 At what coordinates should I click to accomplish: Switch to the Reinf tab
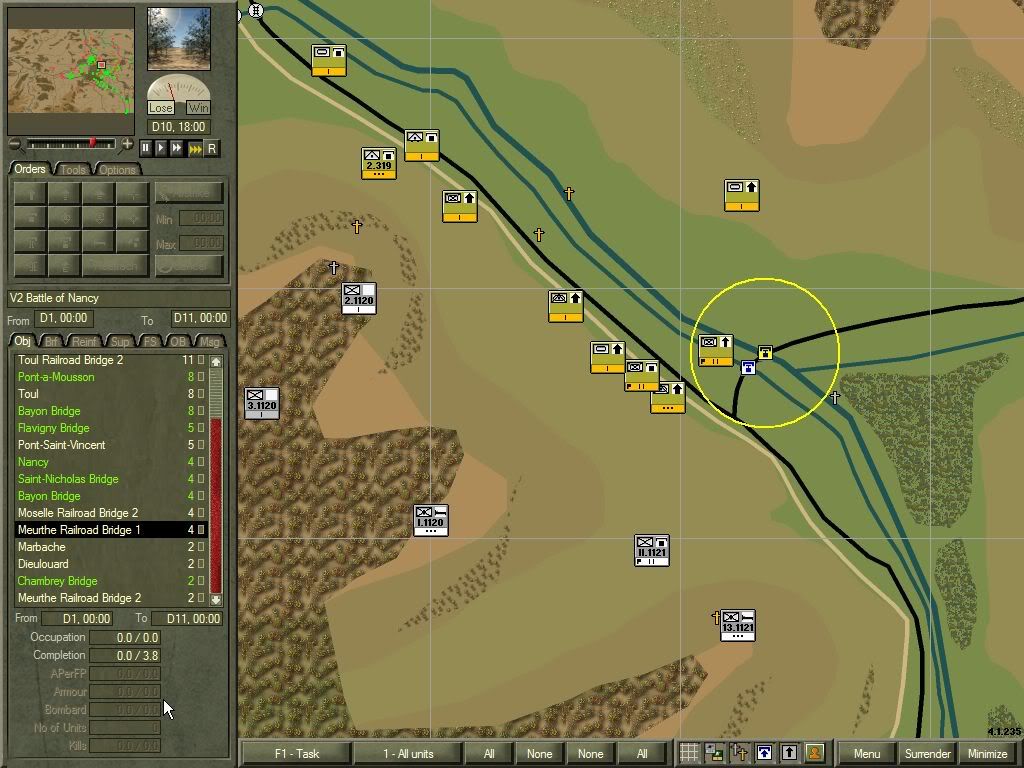click(x=85, y=342)
